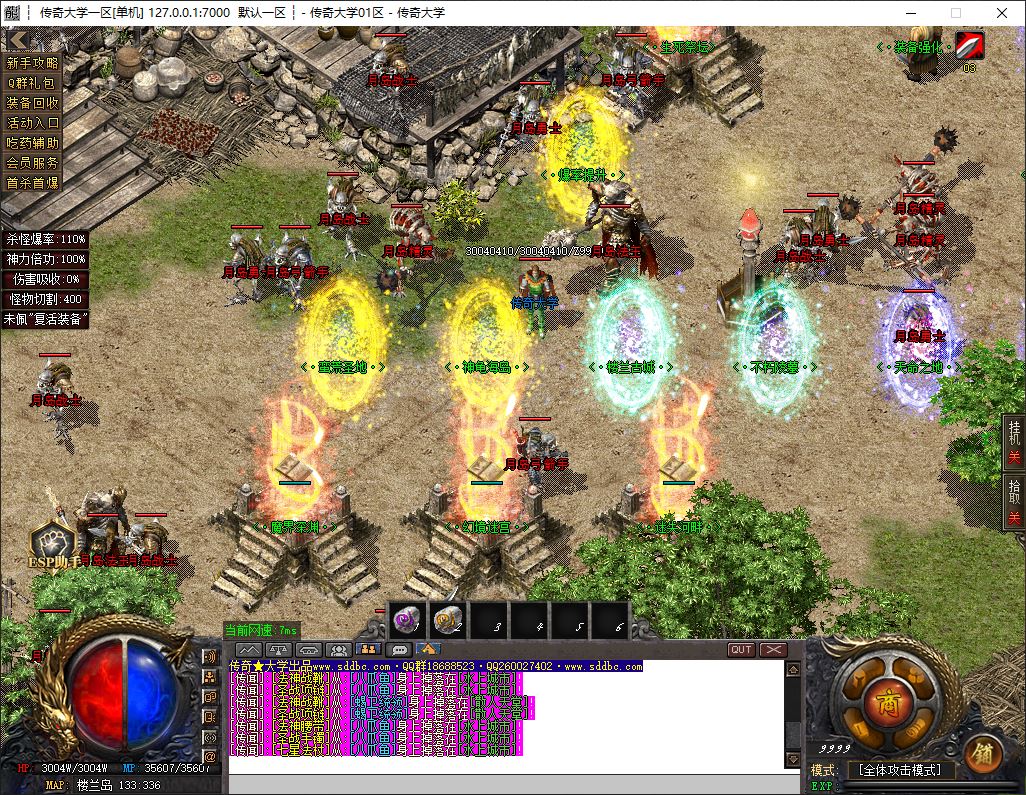Image resolution: width=1026 pixels, height=795 pixels.
Task: Open 吃药辅助 potion assist settings
Action: coord(33,143)
